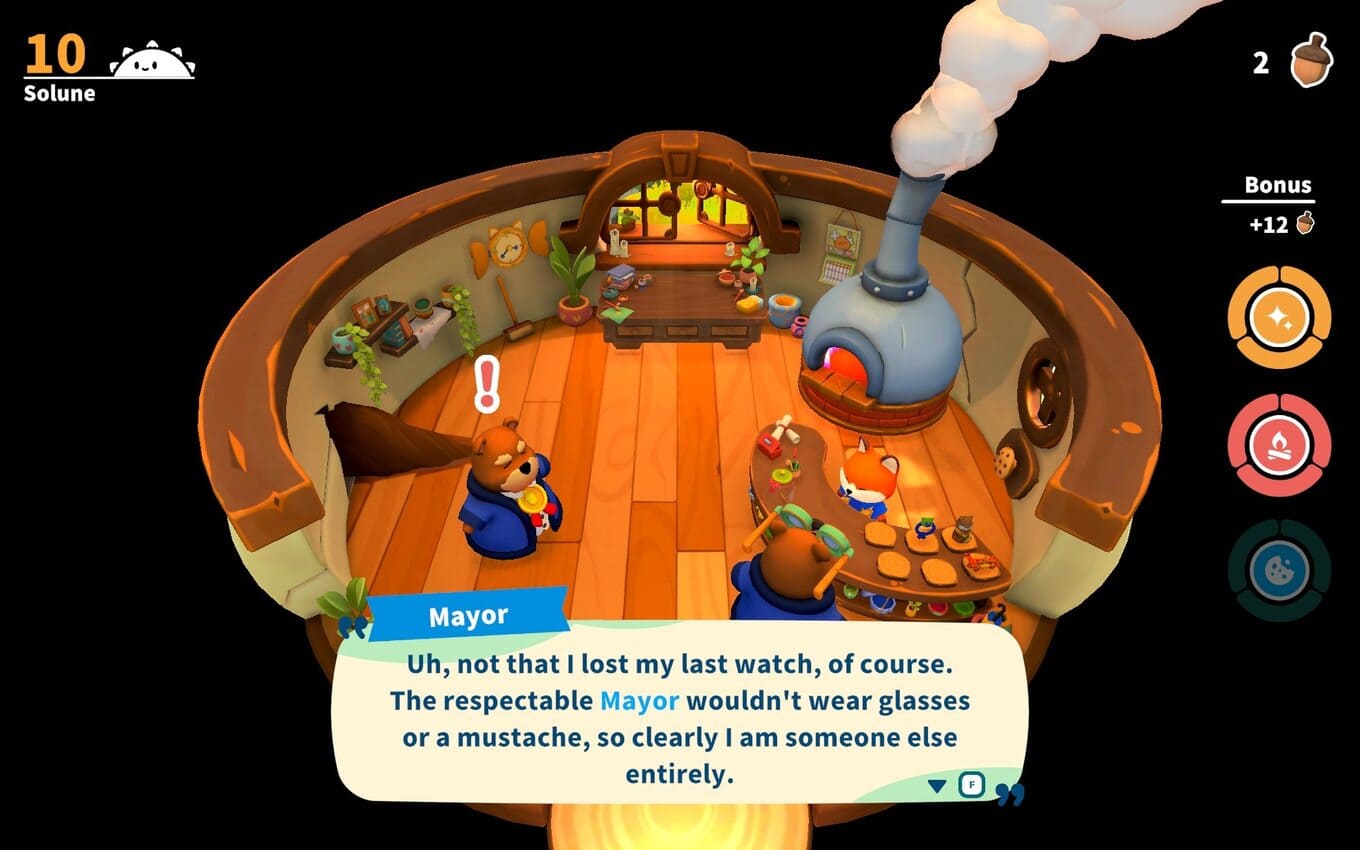This screenshot has height=850, width=1360.
Task: Select the red campfire circle icon
Action: (x=1279, y=445)
